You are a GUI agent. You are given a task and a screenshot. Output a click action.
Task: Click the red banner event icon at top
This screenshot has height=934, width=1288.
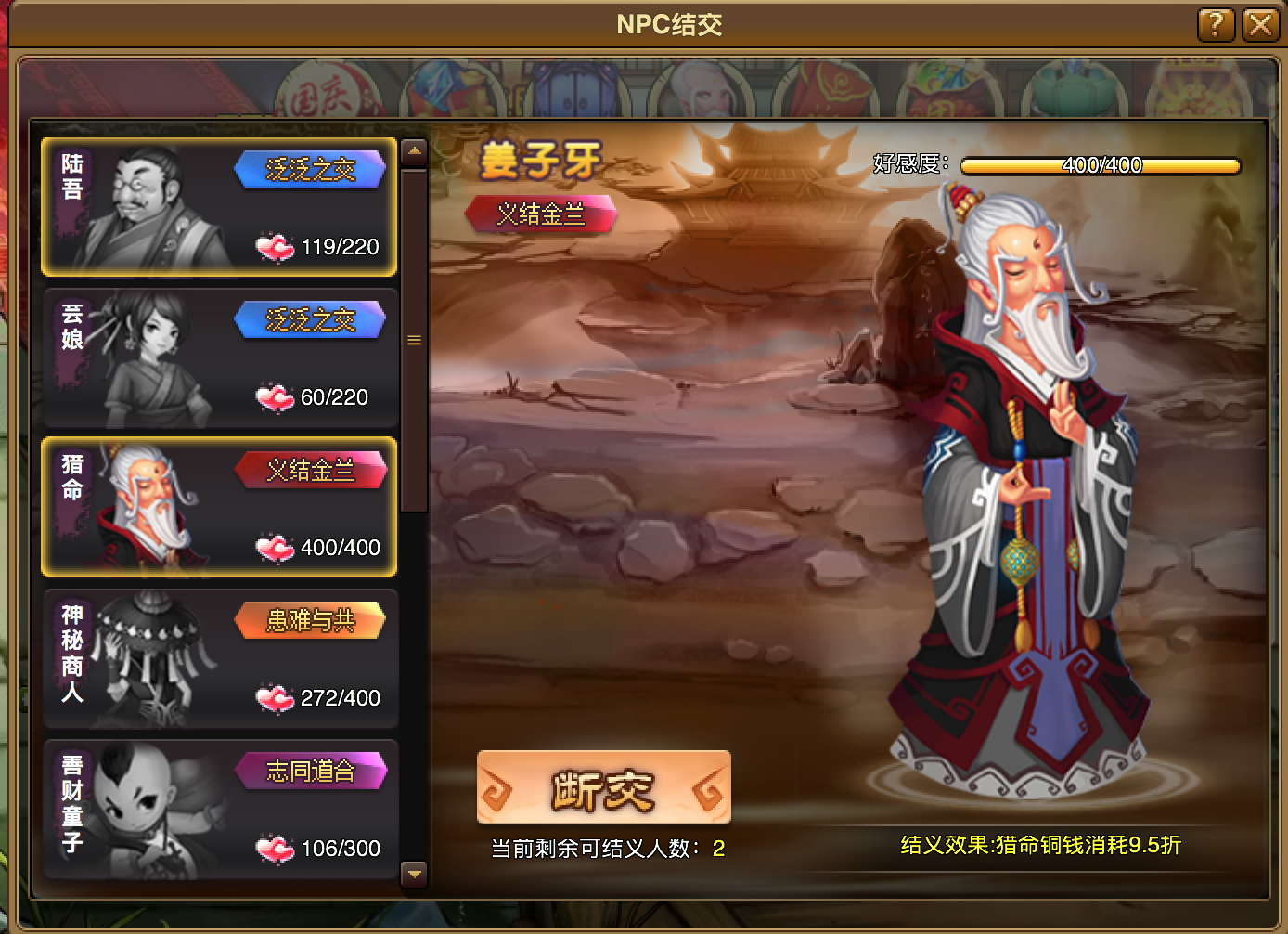click(826, 93)
